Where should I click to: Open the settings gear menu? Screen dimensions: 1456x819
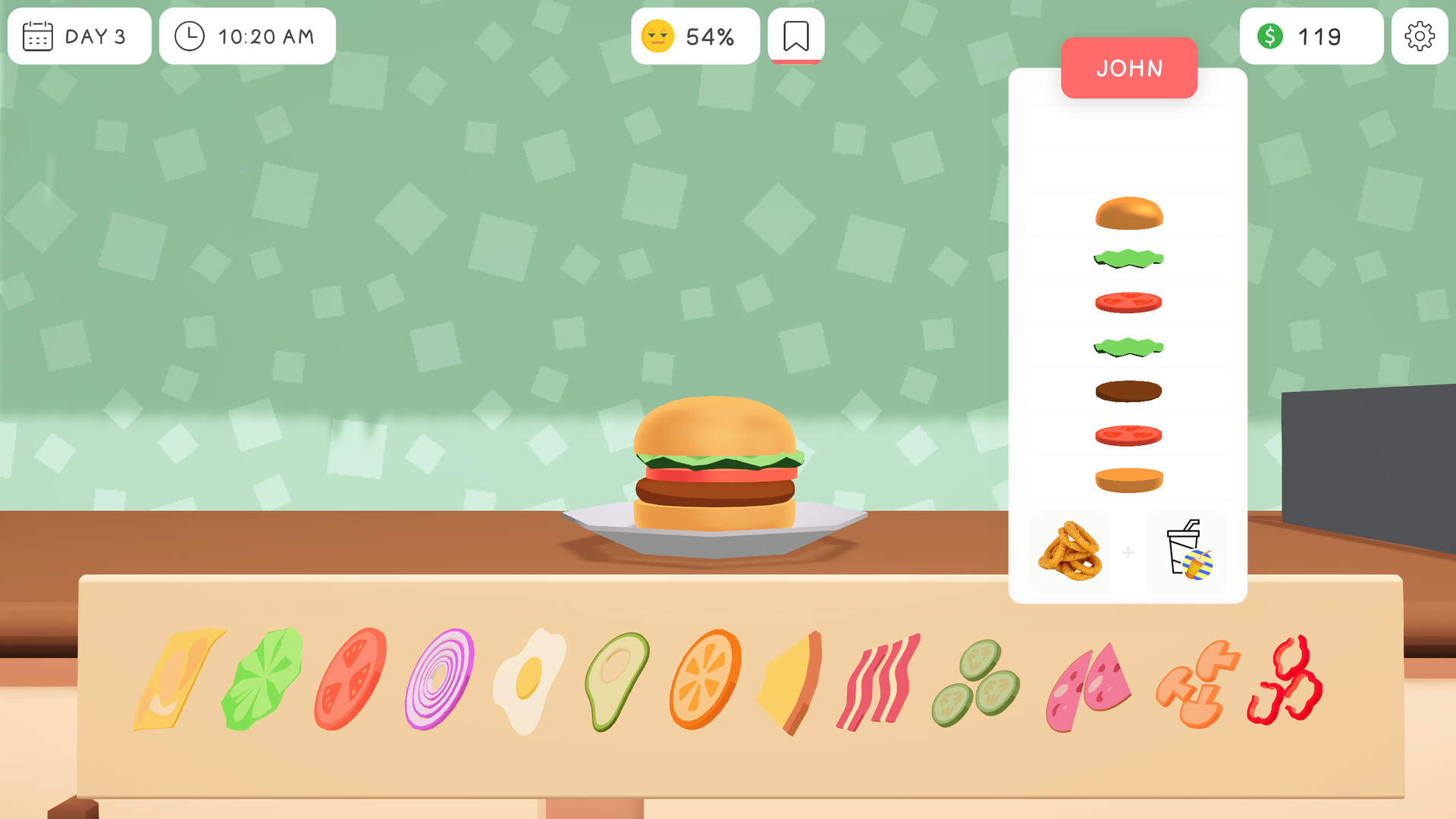[1421, 35]
